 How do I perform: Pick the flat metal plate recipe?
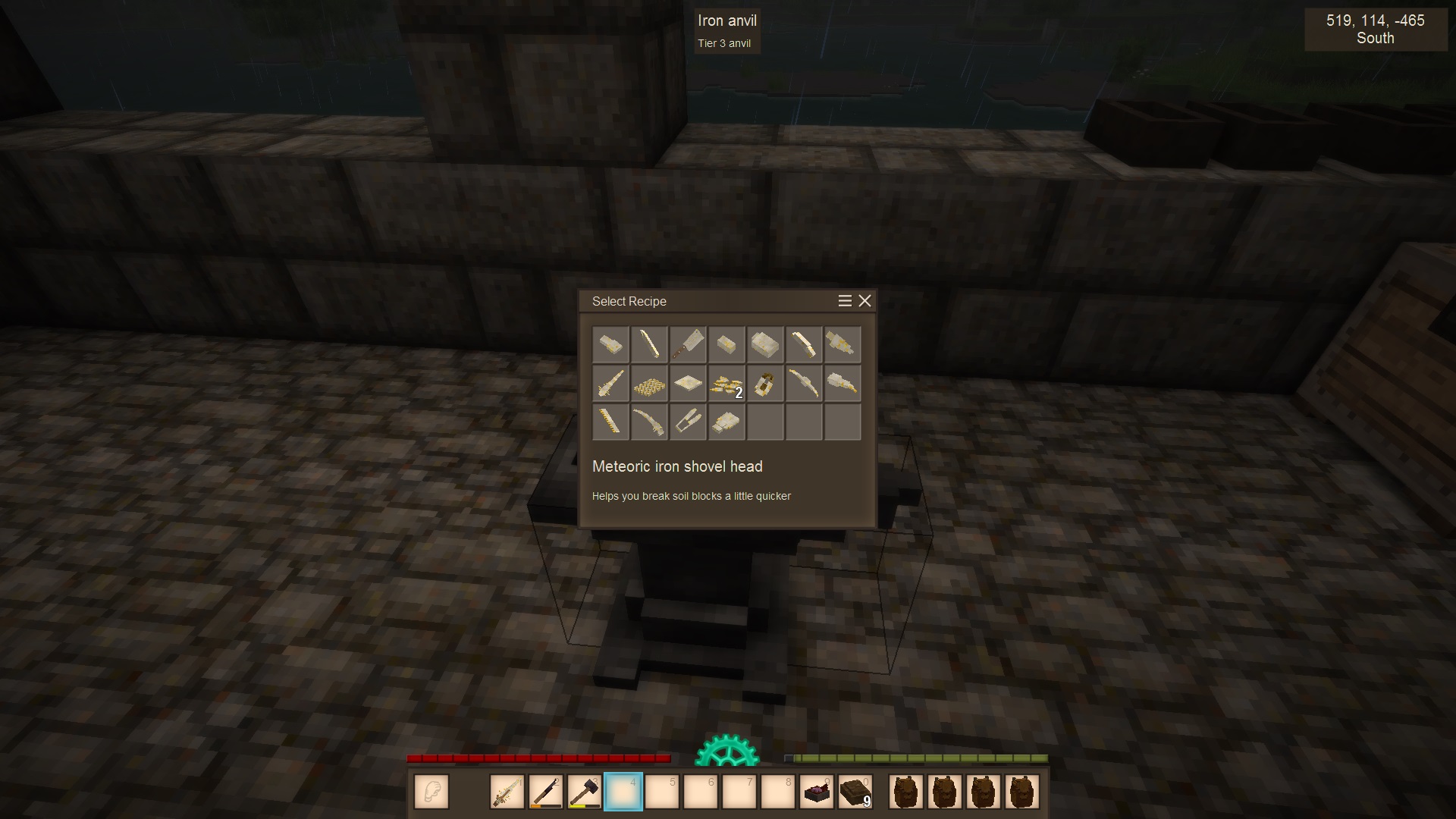688,384
